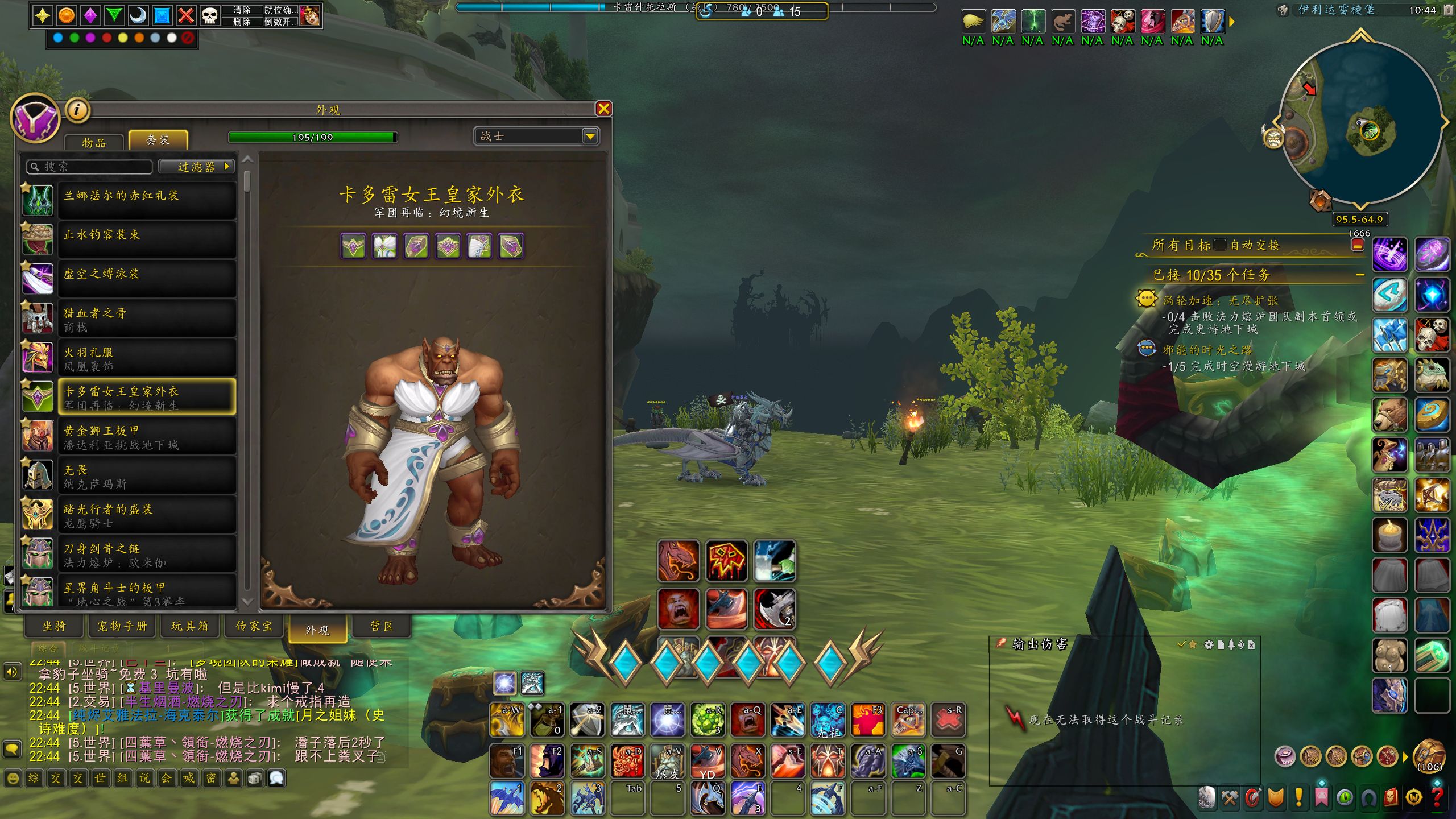Select the 兰娜瑟尔的赤红礼装 set
Viewport: 1456px width, 819px height.
click(x=147, y=200)
